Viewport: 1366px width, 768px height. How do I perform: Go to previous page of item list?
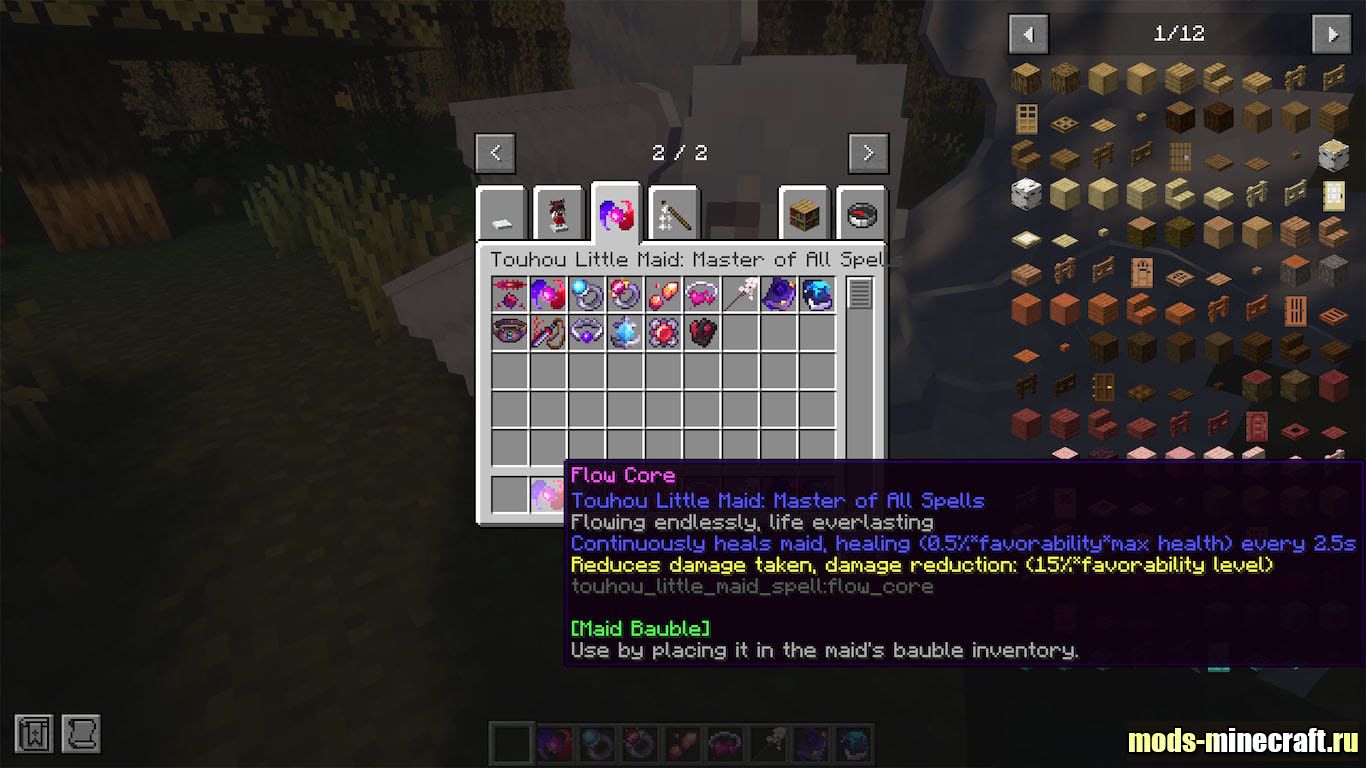(1028, 34)
